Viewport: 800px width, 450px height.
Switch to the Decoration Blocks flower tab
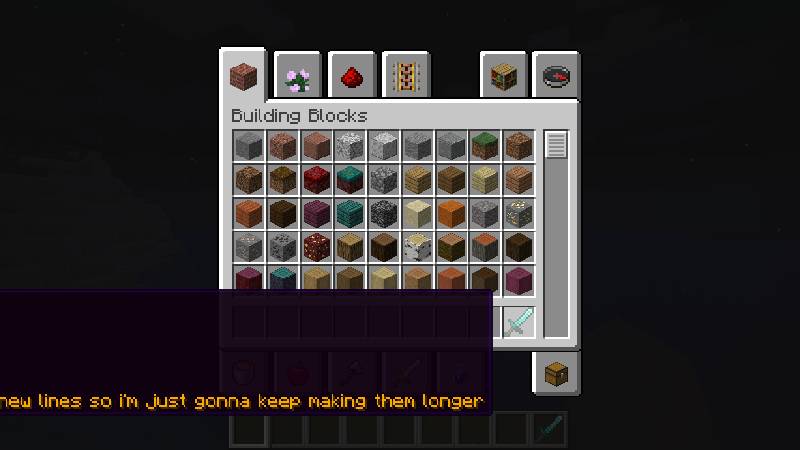(297, 76)
